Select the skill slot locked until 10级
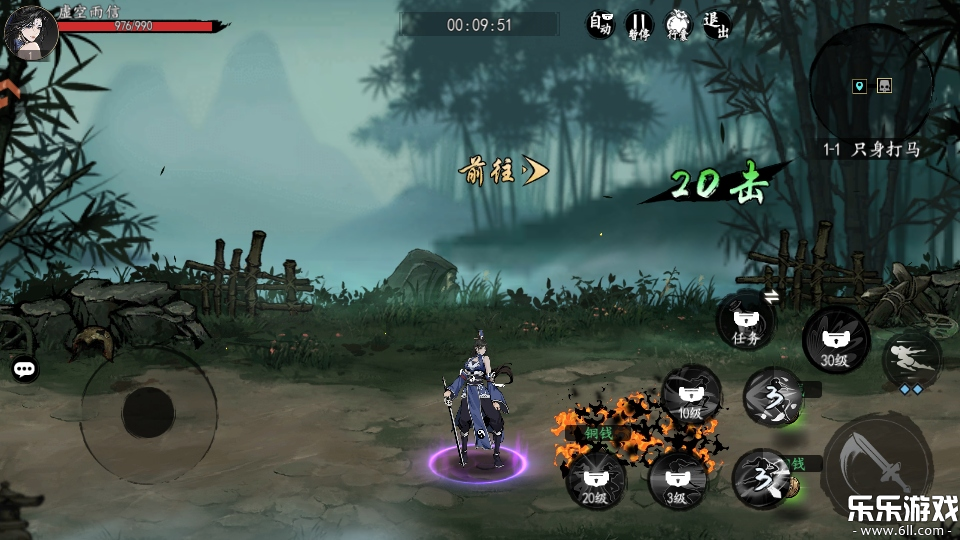Image resolution: width=960 pixels, height=540 pixels. tap(690, 393)
